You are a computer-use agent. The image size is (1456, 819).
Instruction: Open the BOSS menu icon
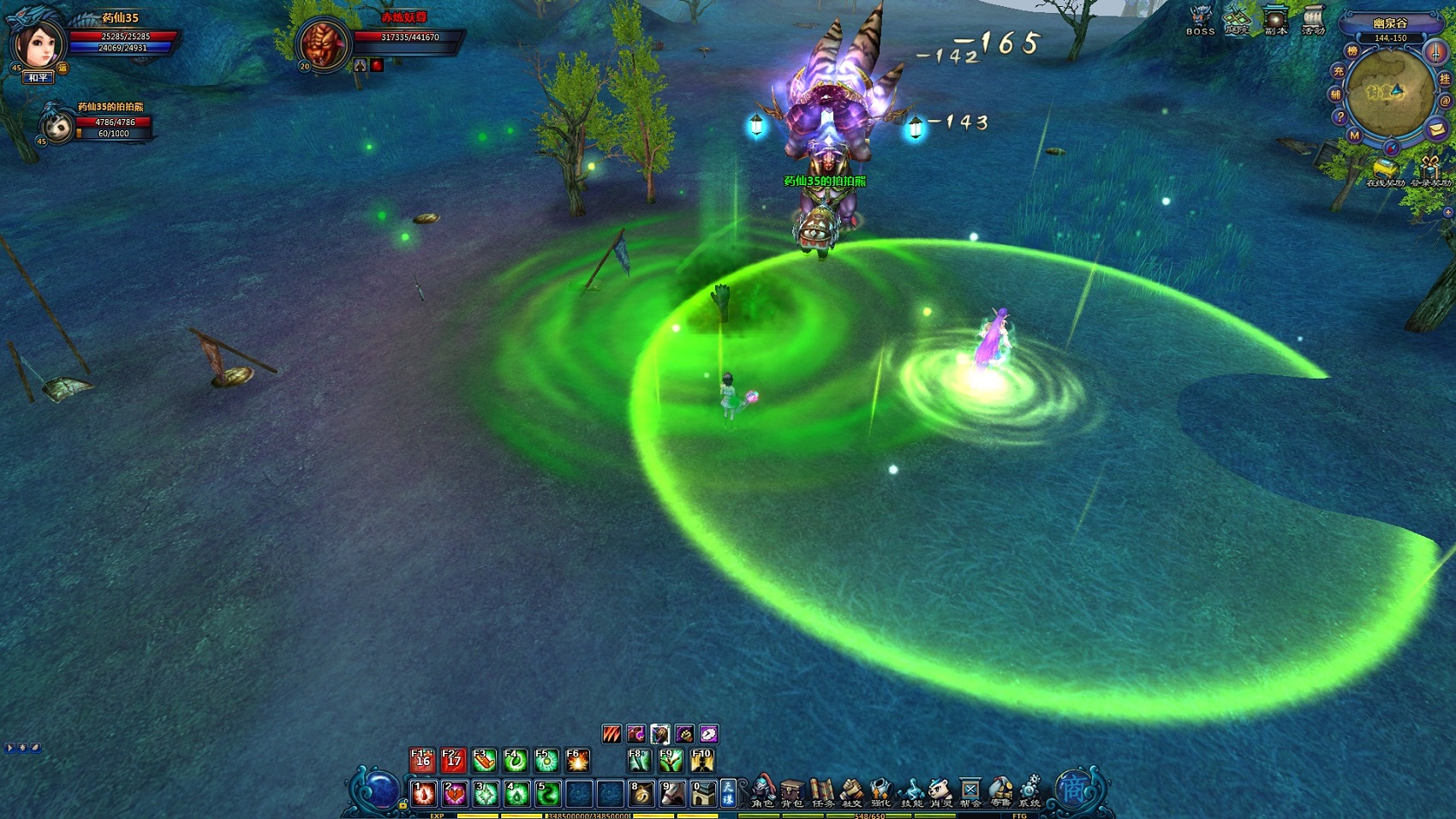click(1200, 20)
